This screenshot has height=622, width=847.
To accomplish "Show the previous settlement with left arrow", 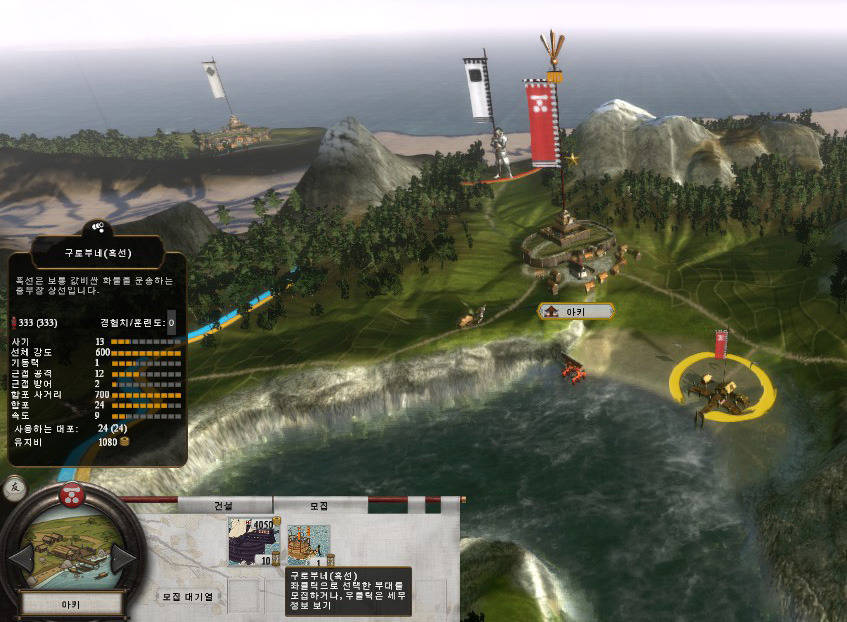I will coord(21,557).
